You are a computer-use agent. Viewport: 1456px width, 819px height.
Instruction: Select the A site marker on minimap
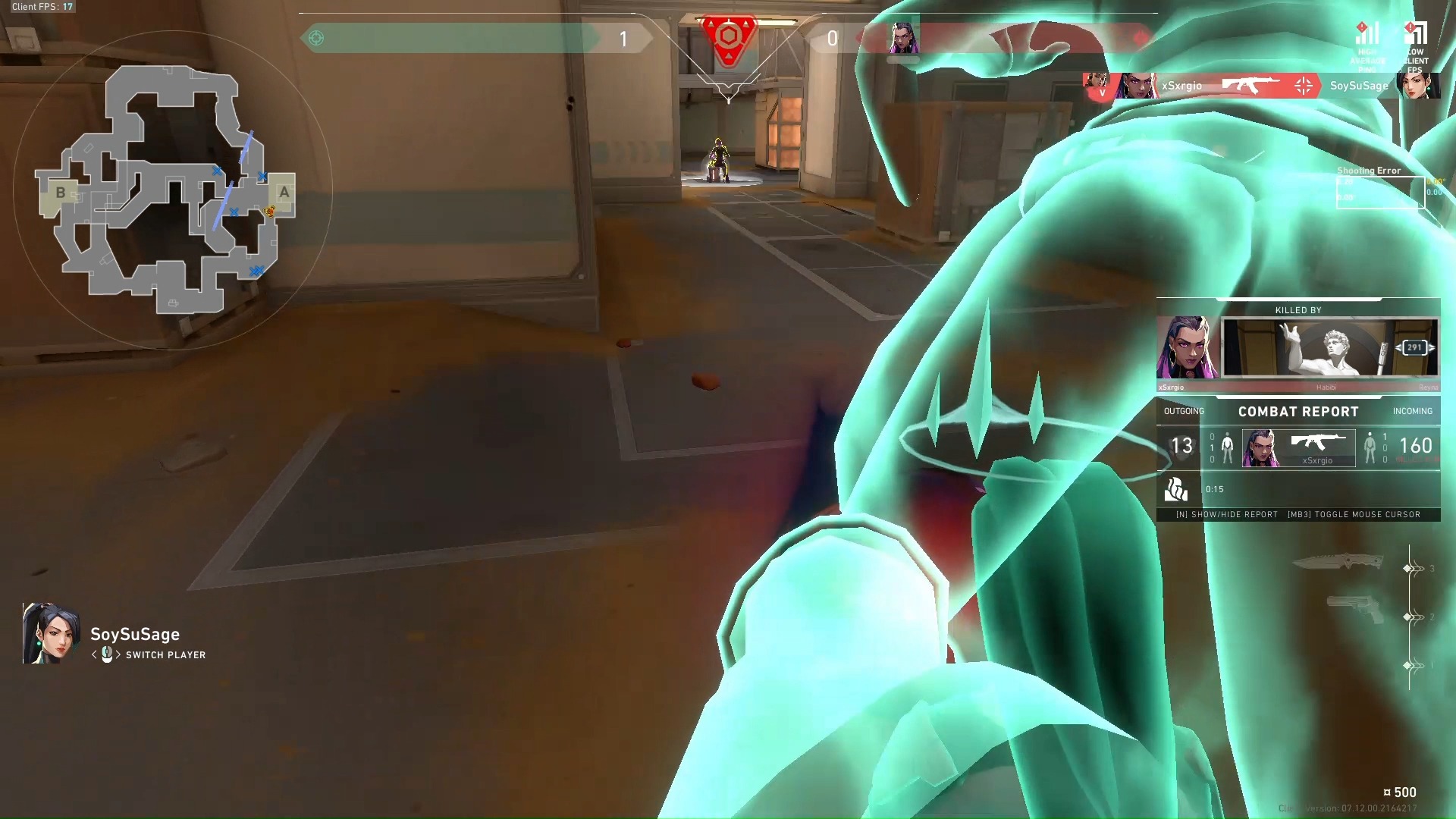click(x=284, y=193)
